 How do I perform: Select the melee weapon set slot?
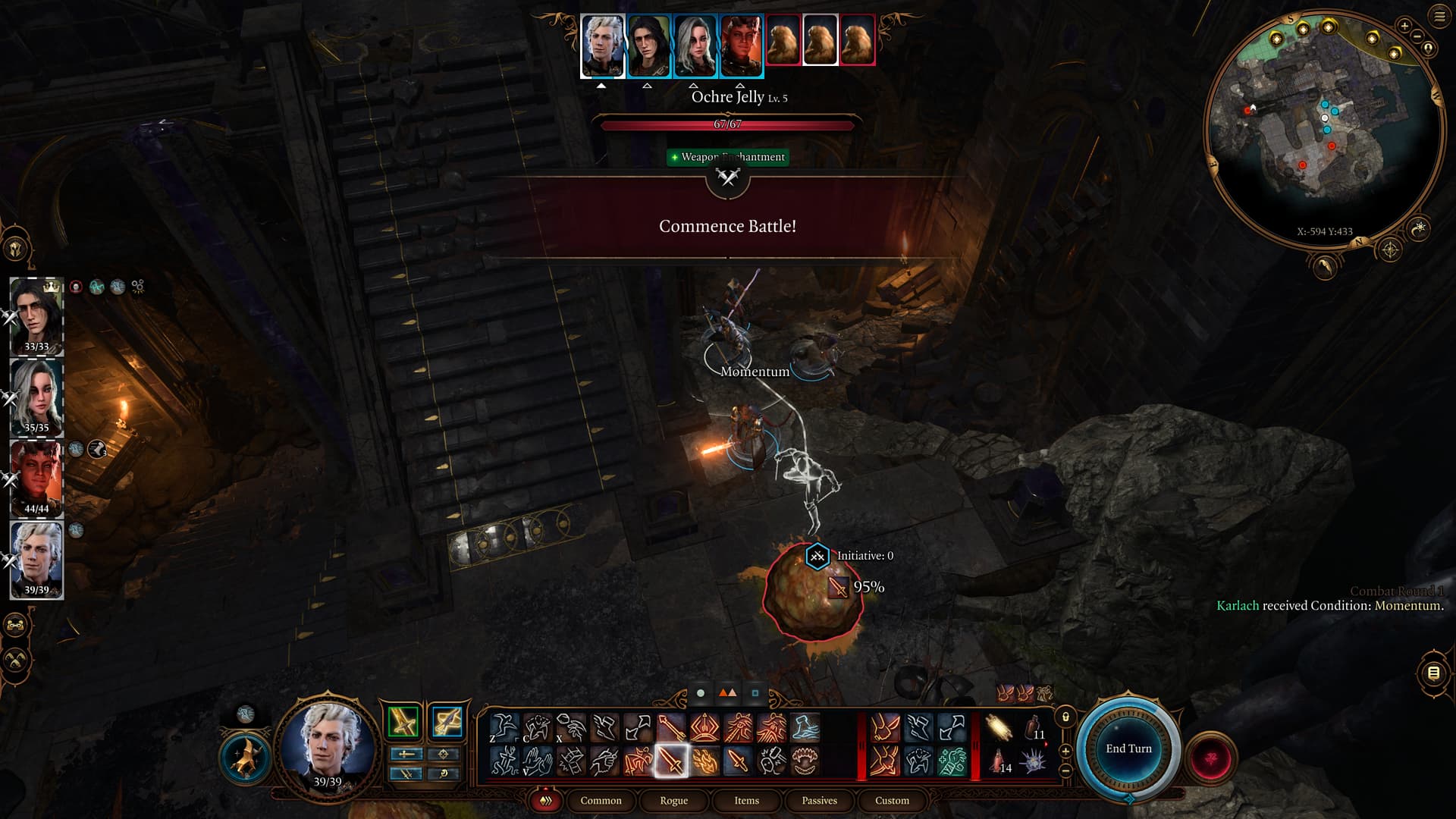pyautogui.click(x=403, y=722)
